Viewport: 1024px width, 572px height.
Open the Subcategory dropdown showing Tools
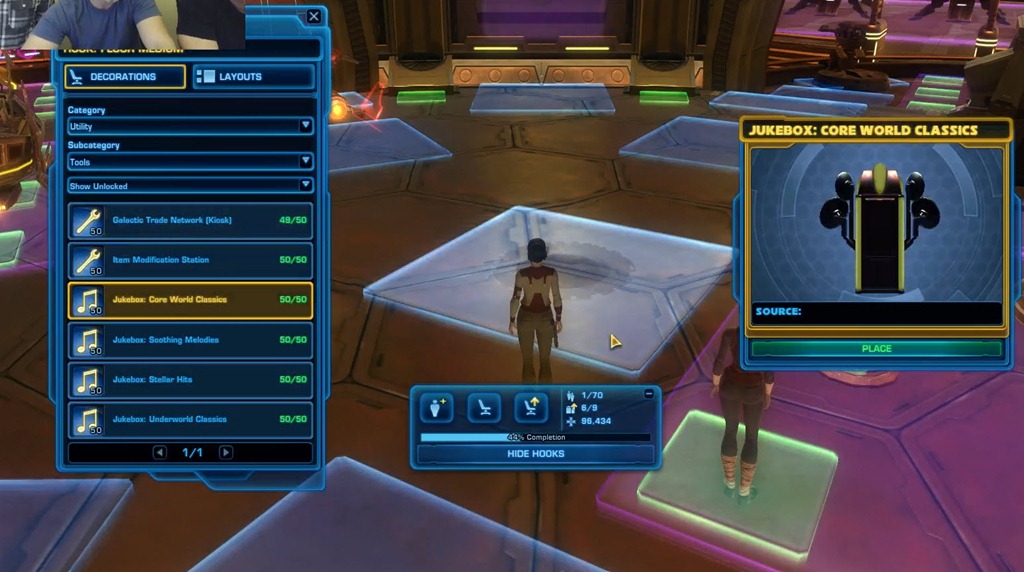[x=190, y=162]
